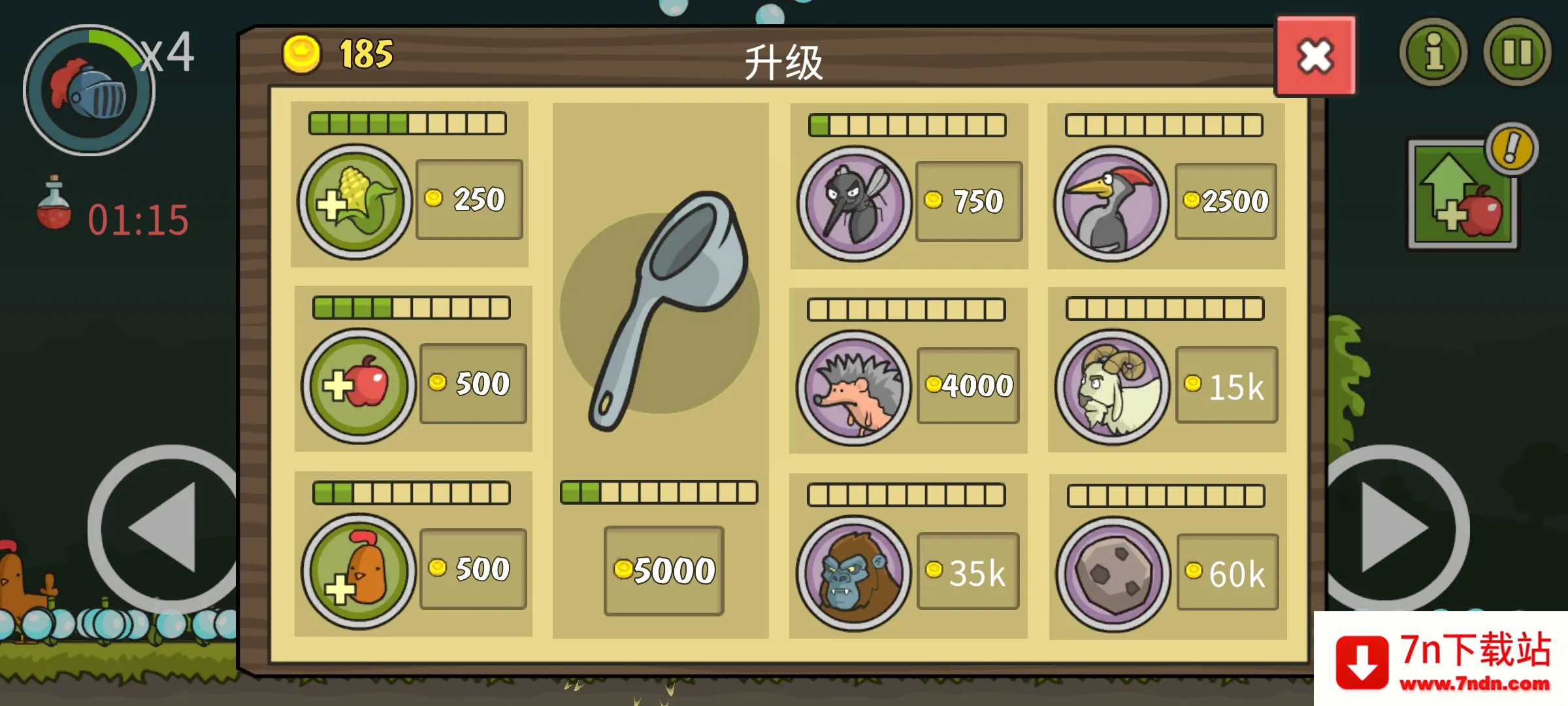This screenshot has height=706, width=1568.
Task: Buy the ladle upgrade for 5000 coins
Action: point(664,572)
